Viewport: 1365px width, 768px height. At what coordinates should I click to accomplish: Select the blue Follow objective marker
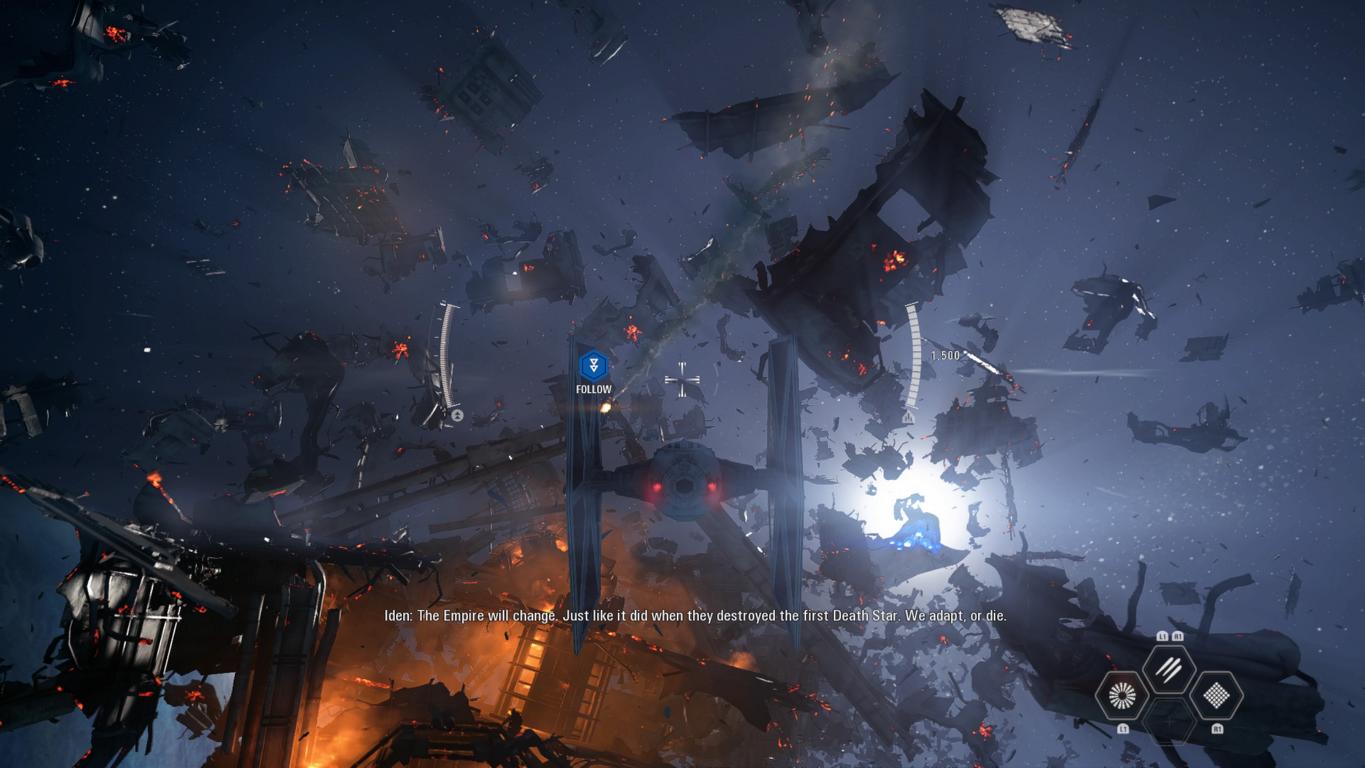[594, 364]
